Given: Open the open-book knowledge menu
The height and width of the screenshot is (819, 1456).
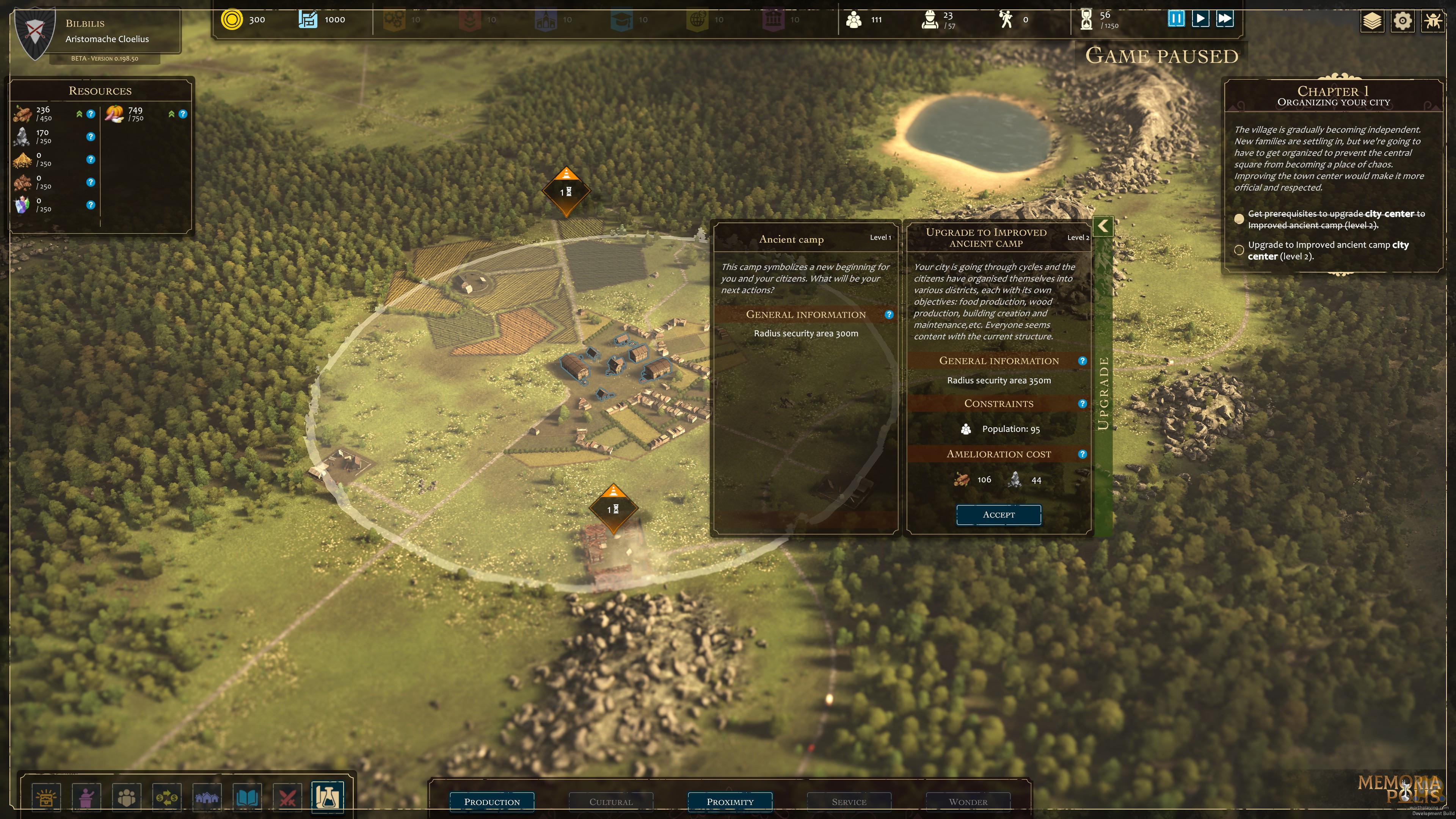Looking at the screenshot, I should point(247,797).
